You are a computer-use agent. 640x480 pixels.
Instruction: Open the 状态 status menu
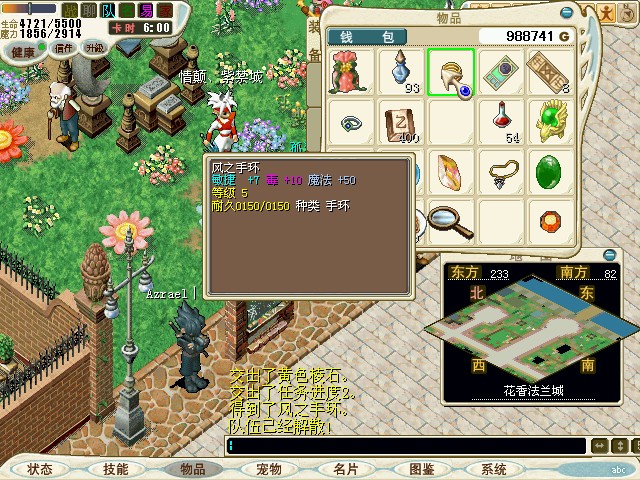(x=40, y=469)
